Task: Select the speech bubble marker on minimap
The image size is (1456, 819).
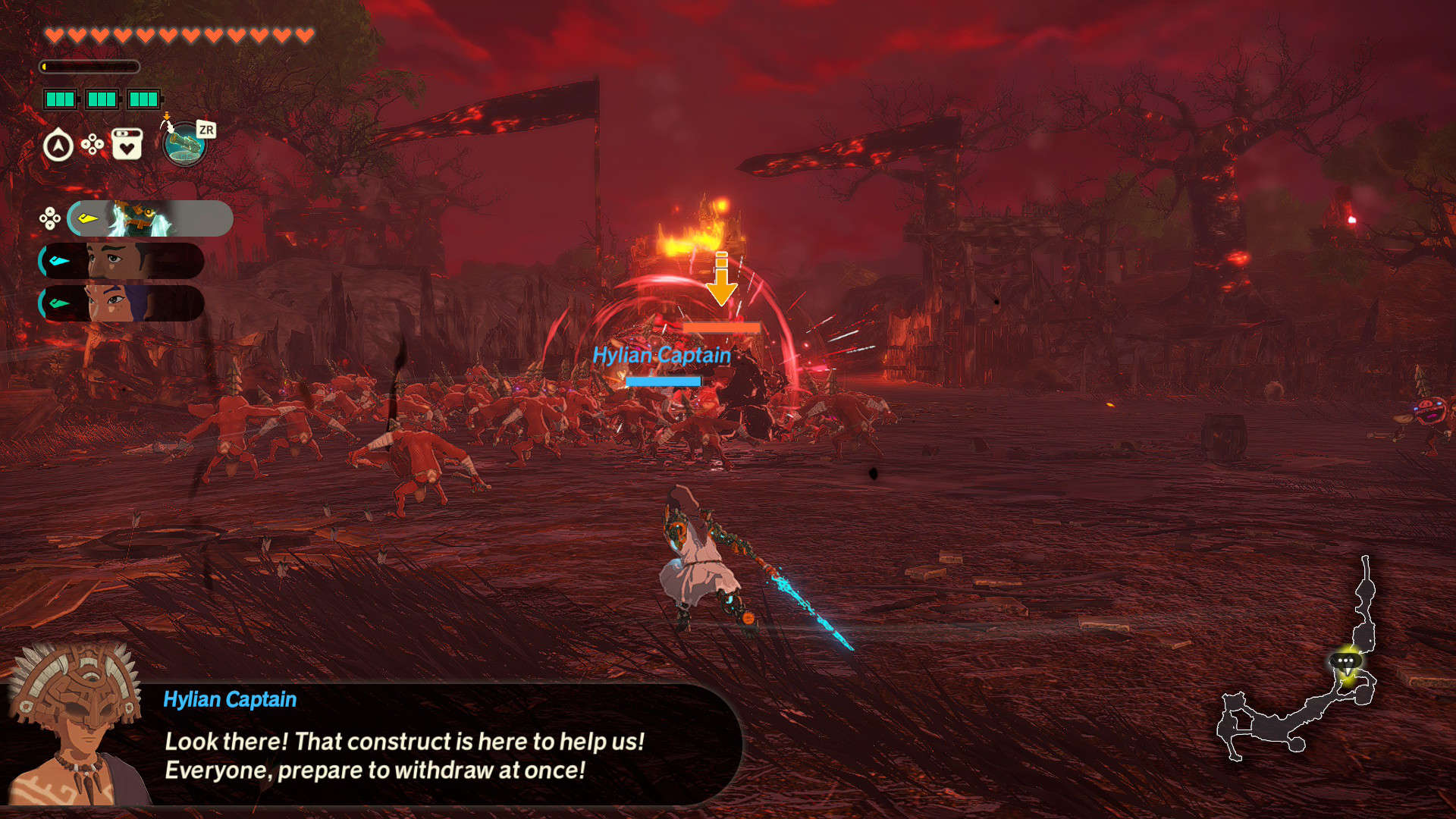Action: point(1345,661)
